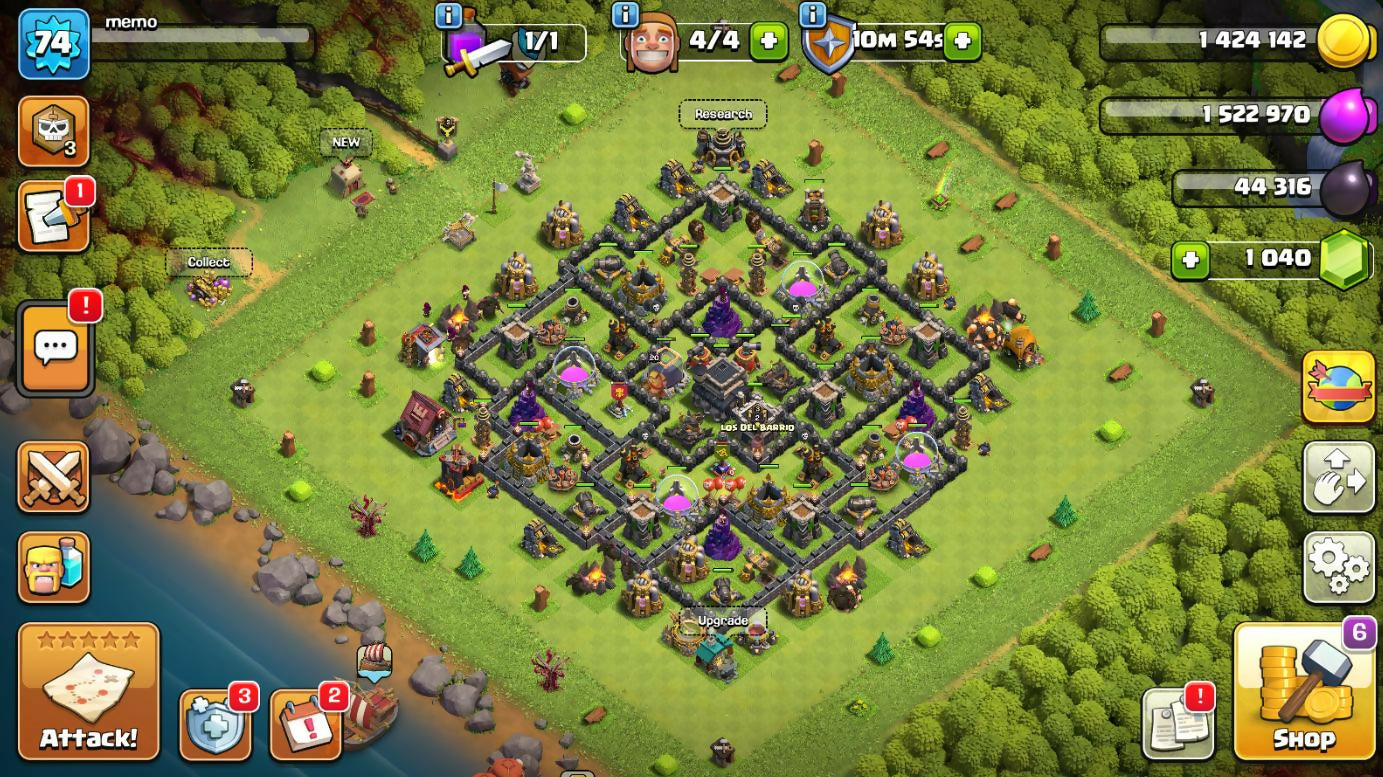
Task: Open the events globe button
Action: point(1338,387)
